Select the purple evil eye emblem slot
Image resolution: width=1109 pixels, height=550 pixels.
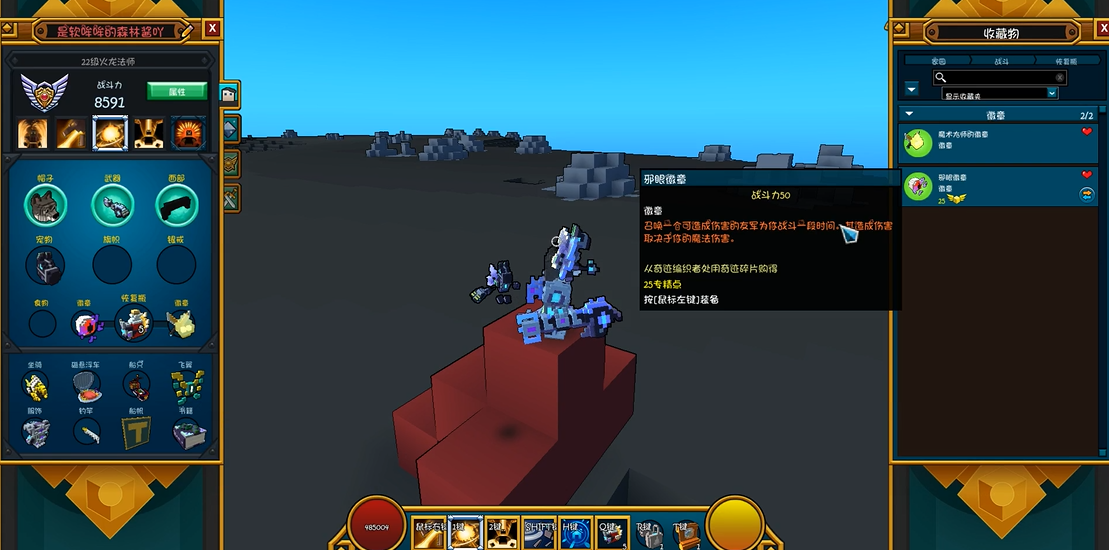click(x=87, y=323)
